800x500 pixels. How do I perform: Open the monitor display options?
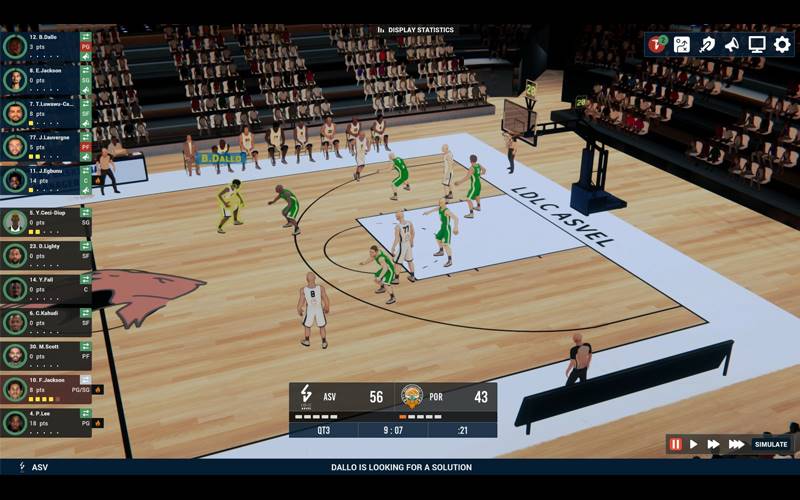tap(757, 44)
